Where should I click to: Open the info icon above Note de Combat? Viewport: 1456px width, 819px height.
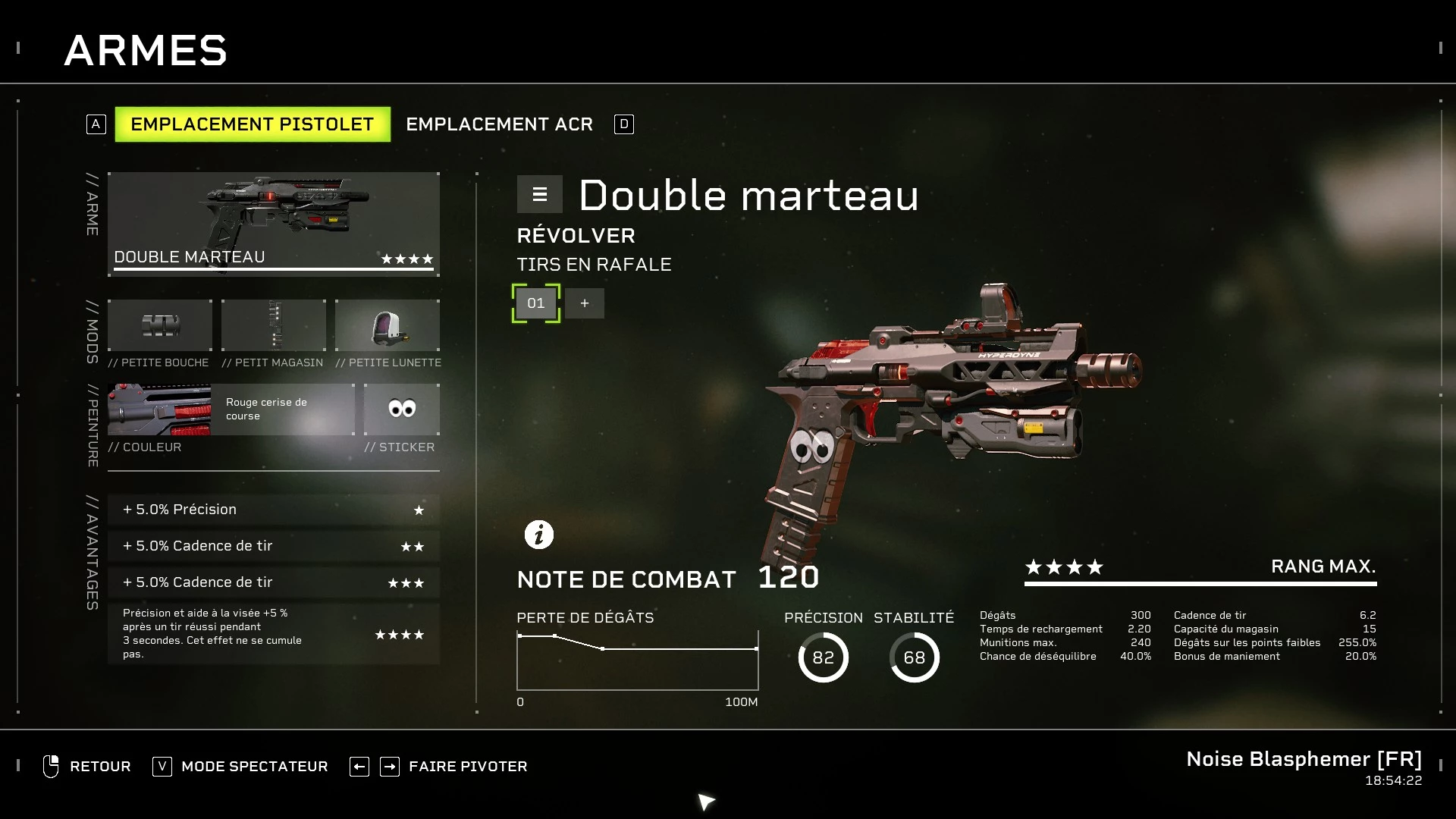(539, 534)
